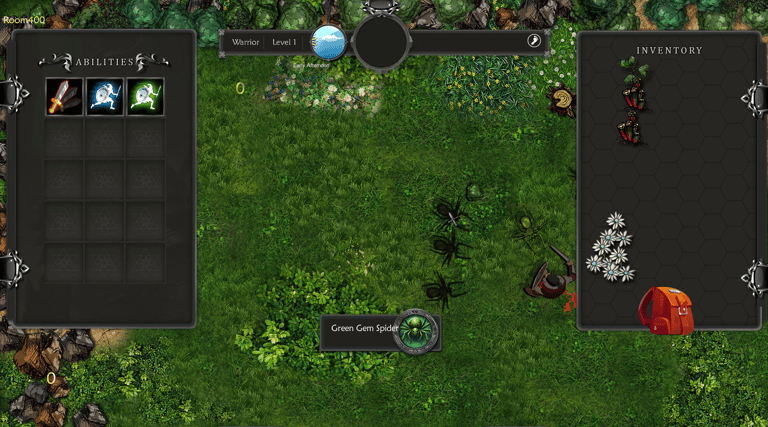The image size is (768, 427).
Task: Select the empty round portrait frame
Action: (381, 42)
